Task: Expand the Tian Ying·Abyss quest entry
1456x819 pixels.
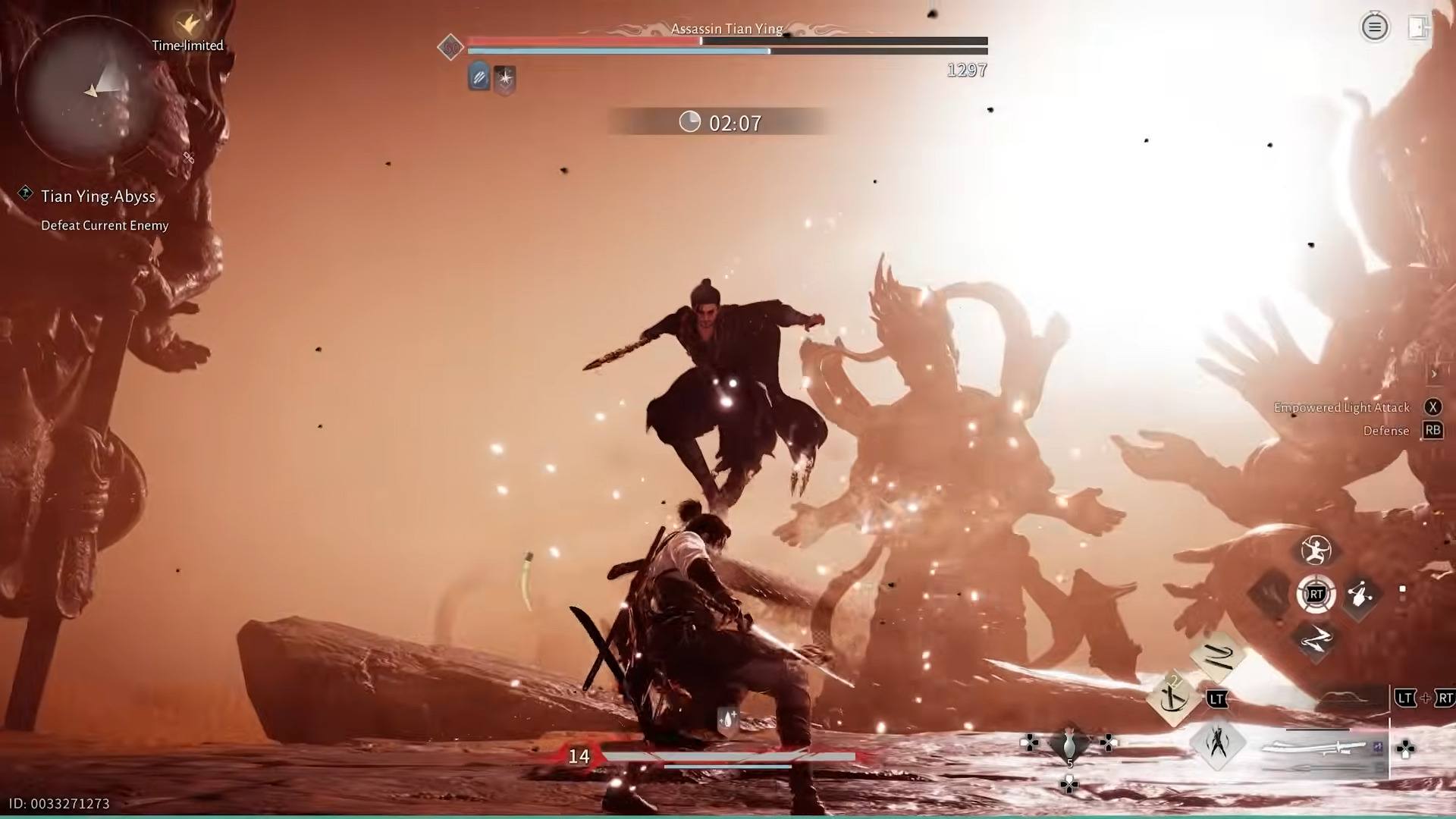Action: click(x=99, y=196)
